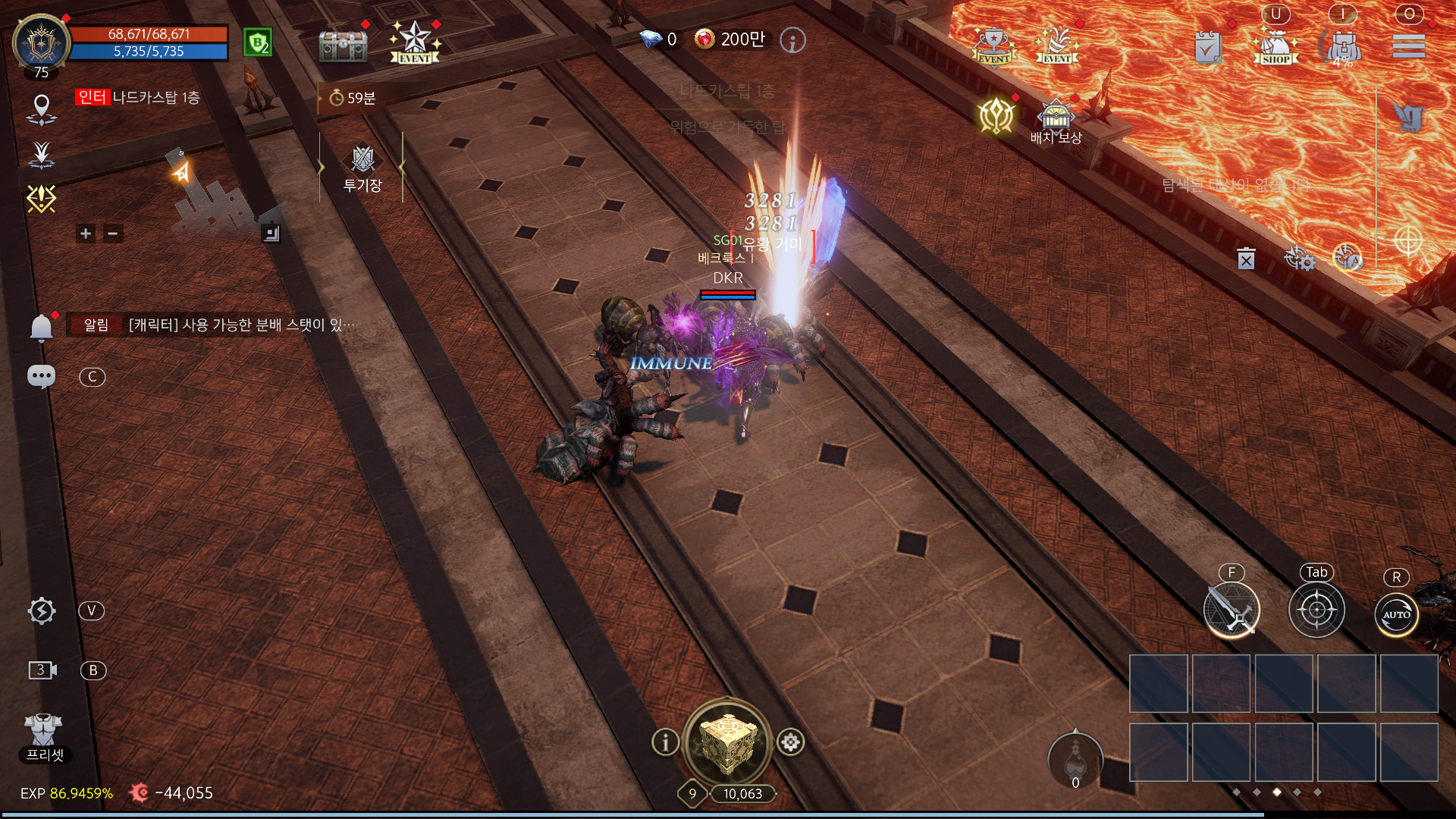Open the quest checklist clipboard icon

point(1208,49)
